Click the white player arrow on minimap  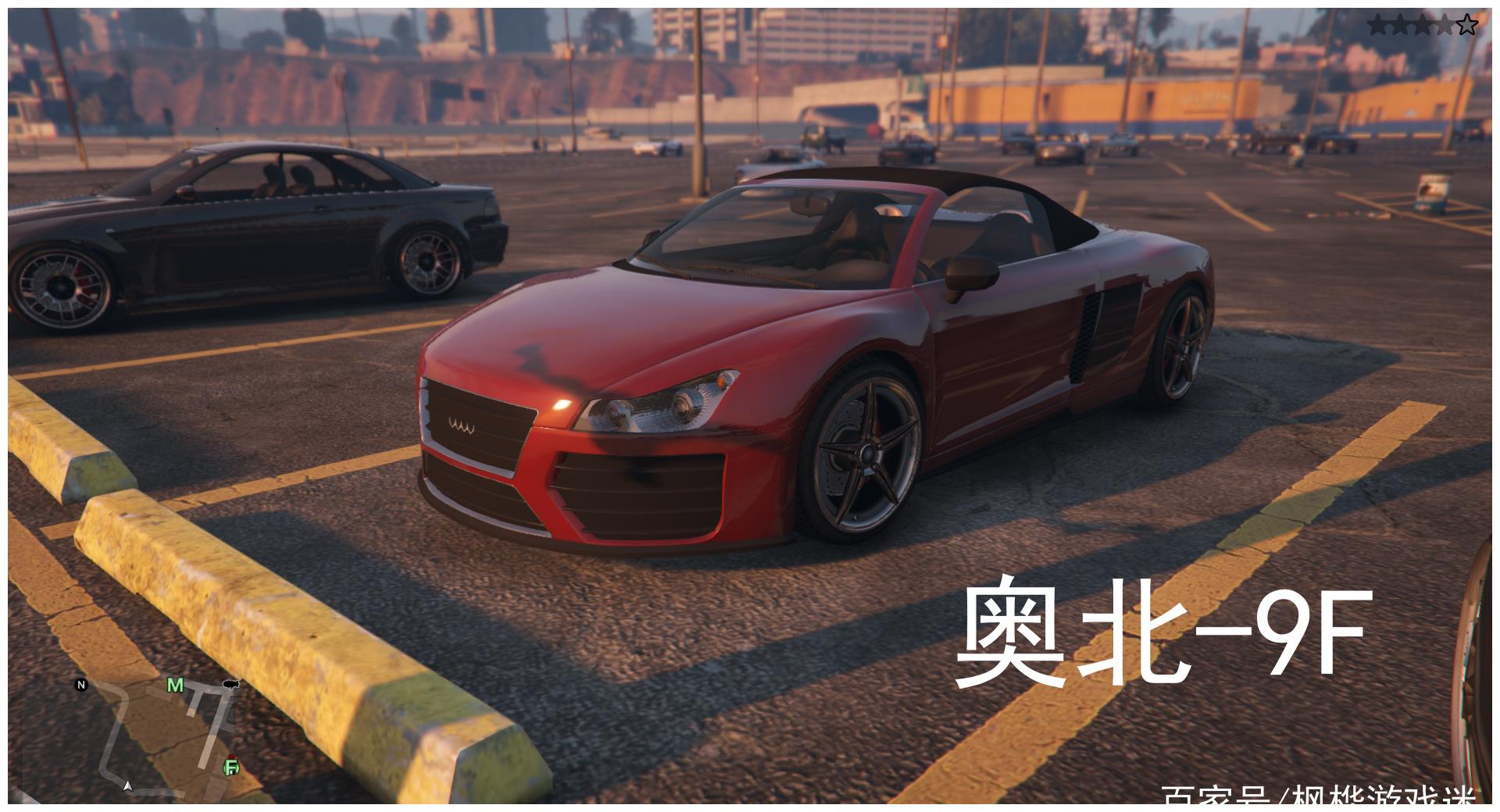[x=128, y=787]
